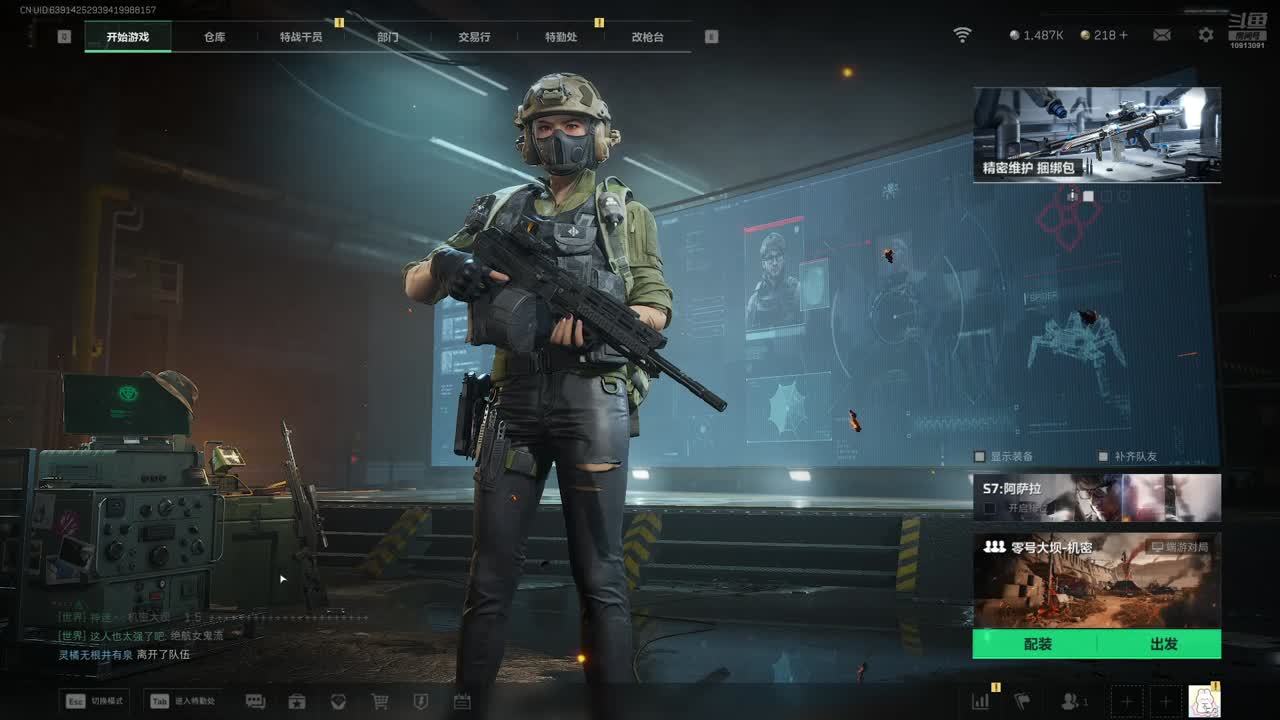Open the shopping cart store icon
This screenshot has height=720, width=1280.
380,702
